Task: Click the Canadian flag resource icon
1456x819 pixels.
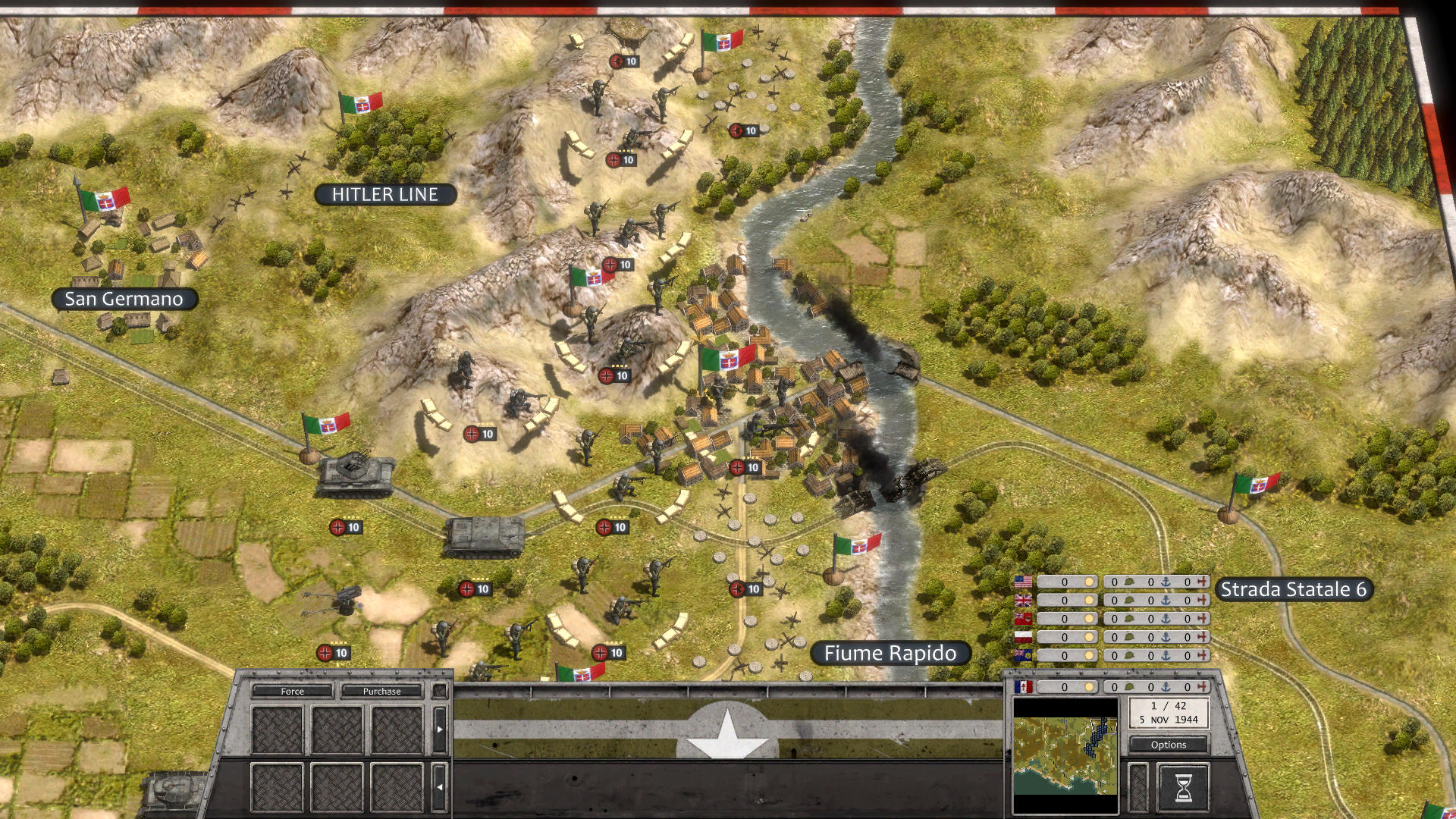Action: pos(1022,618)
